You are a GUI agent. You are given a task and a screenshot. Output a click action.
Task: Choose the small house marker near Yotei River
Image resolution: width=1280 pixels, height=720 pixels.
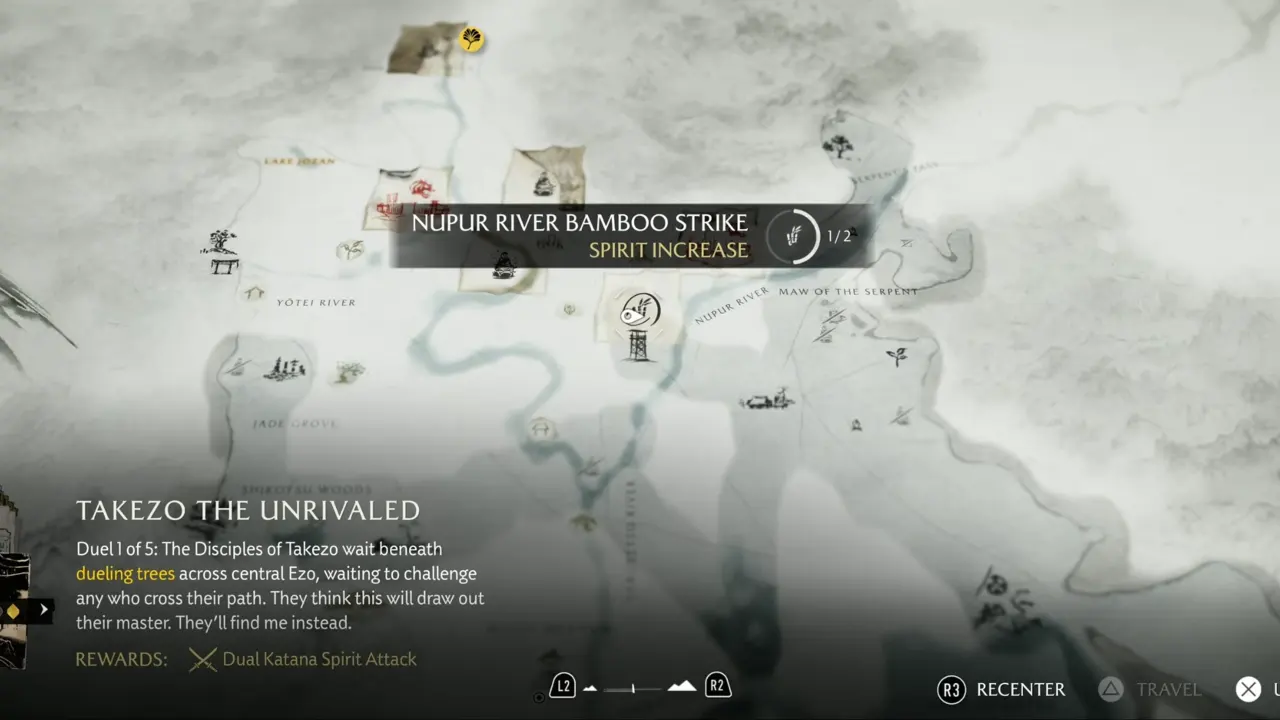255,293
